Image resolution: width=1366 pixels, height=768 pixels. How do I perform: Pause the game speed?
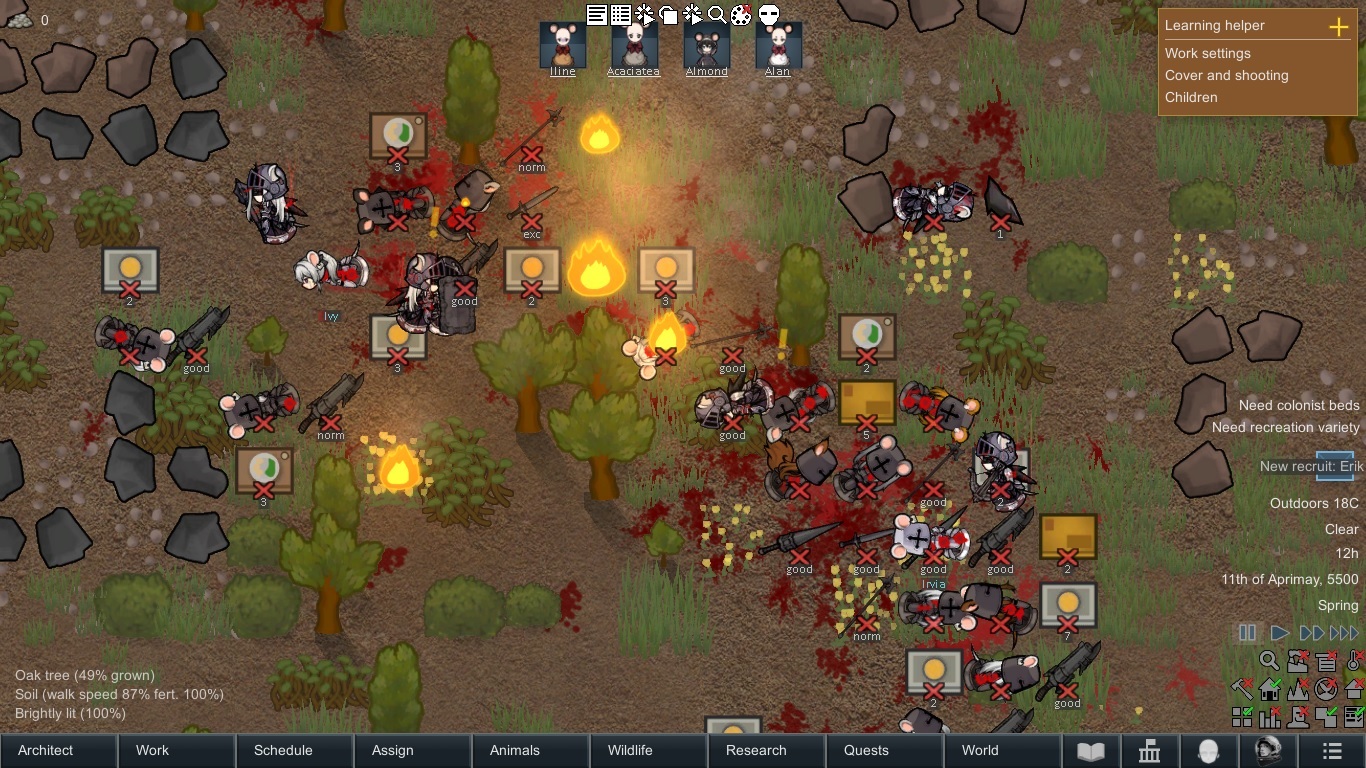click(1247, 633)
